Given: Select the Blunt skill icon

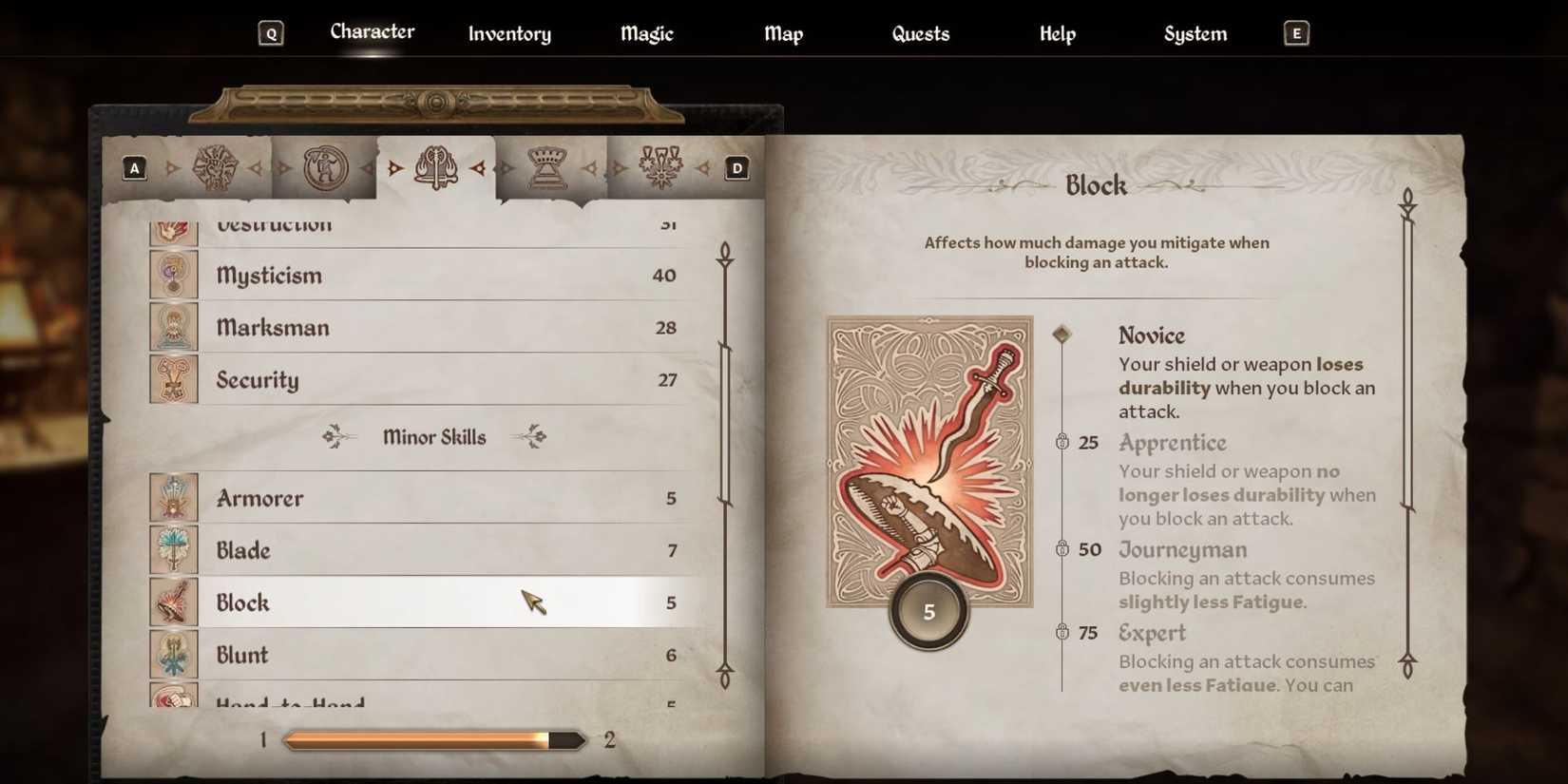Looking at the screenshot, I should (174, 654).
